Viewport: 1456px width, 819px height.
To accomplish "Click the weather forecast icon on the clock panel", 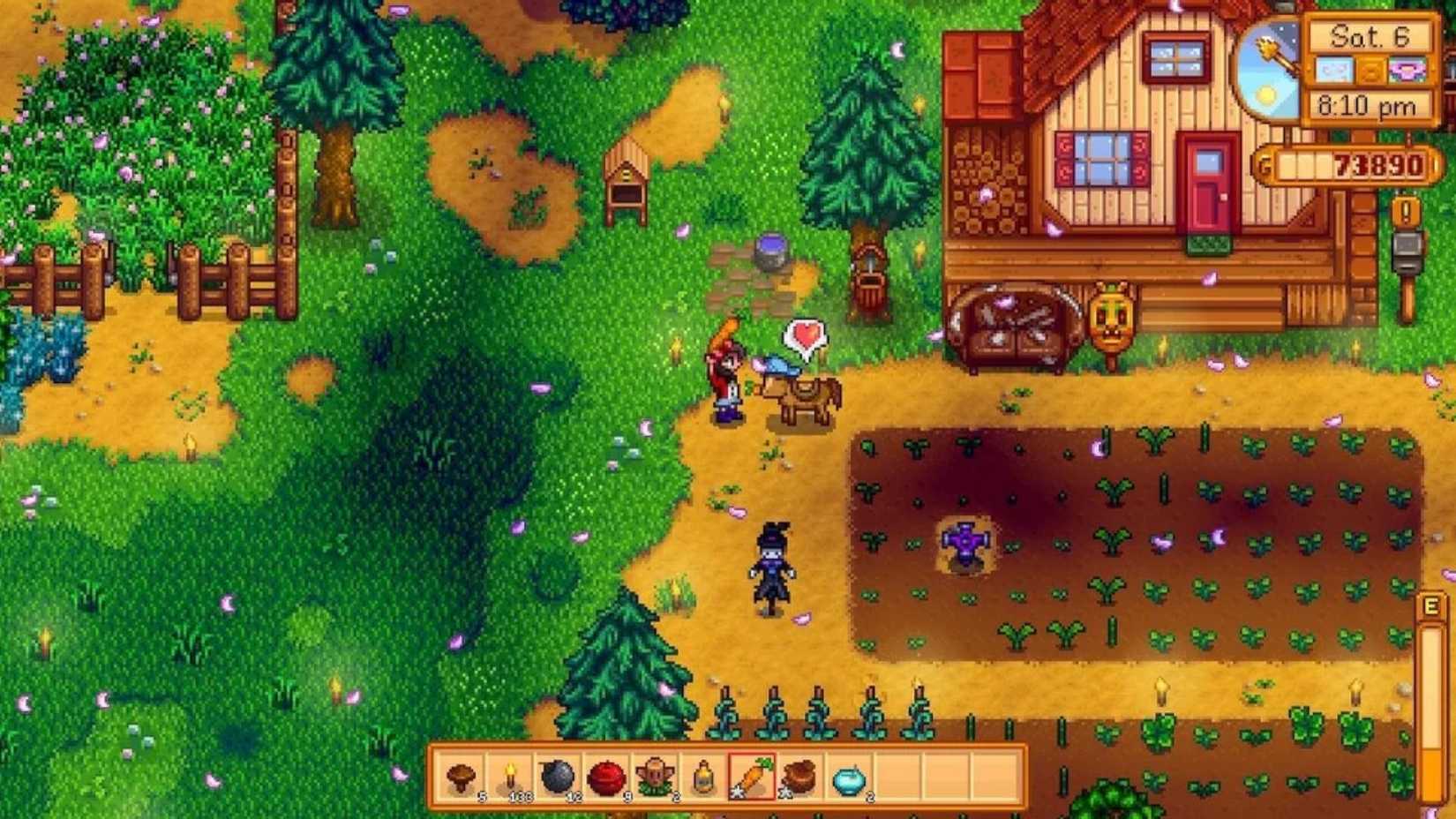I will click(x=1334, y=71).
